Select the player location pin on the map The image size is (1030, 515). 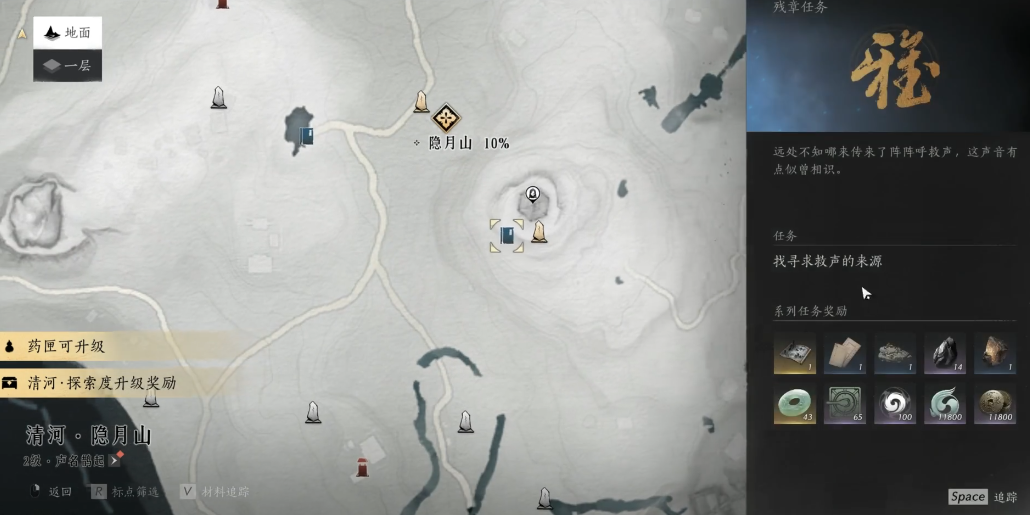[x=533, y=194]
